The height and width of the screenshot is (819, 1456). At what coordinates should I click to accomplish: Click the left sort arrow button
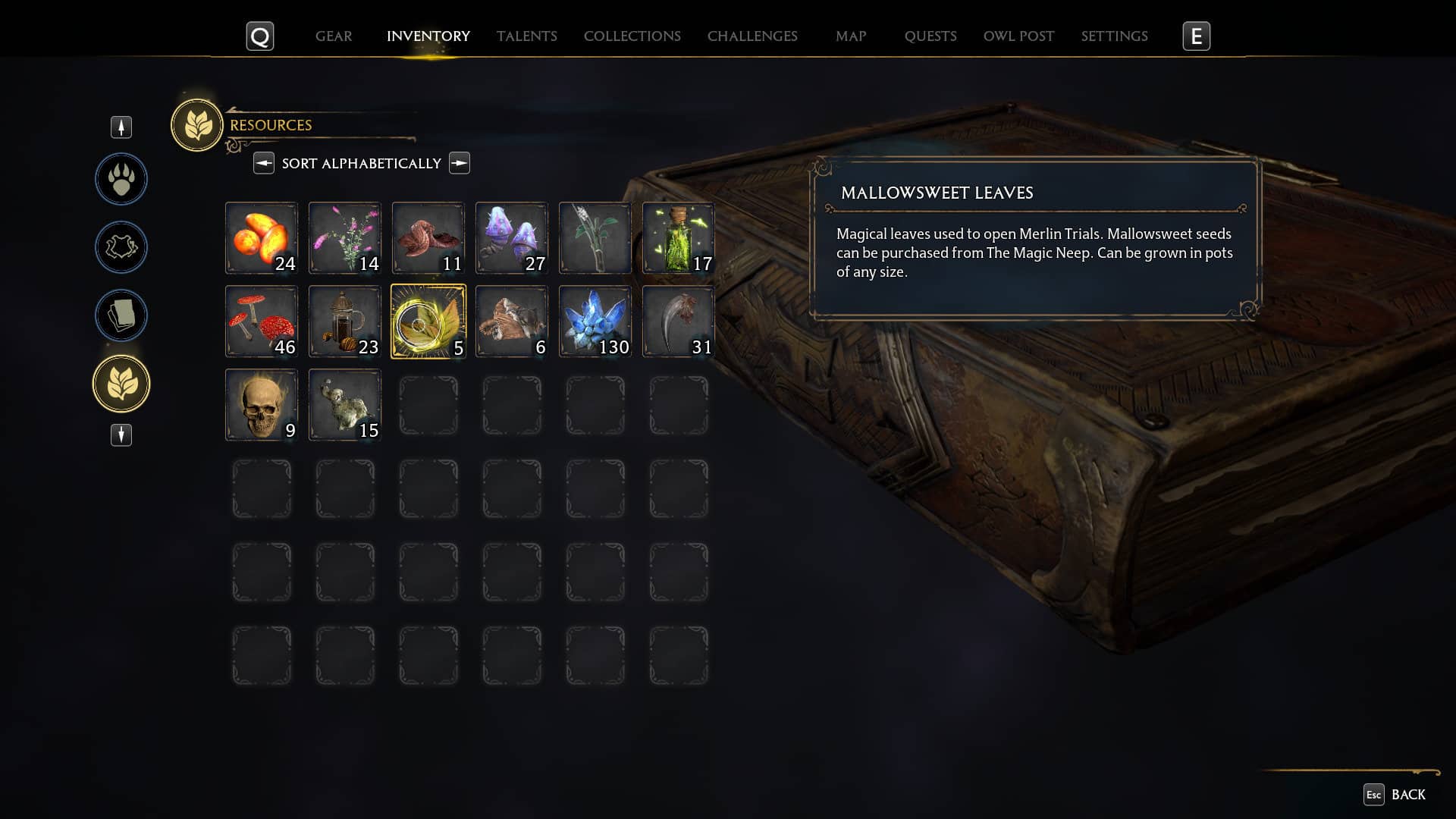(264, 163)
